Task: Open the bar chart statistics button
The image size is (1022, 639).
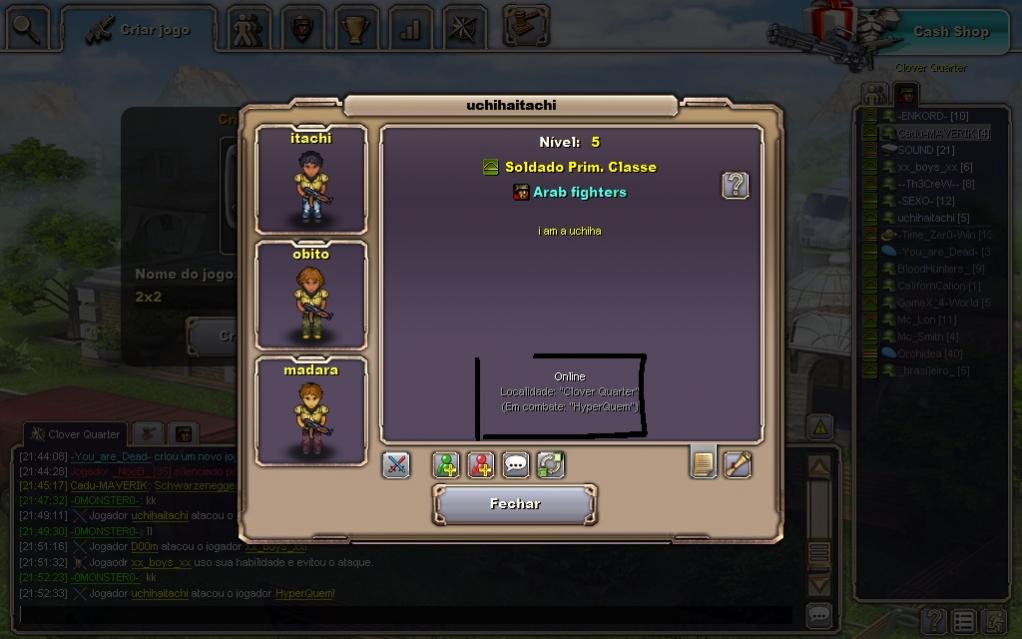Action: pos(410,29)
